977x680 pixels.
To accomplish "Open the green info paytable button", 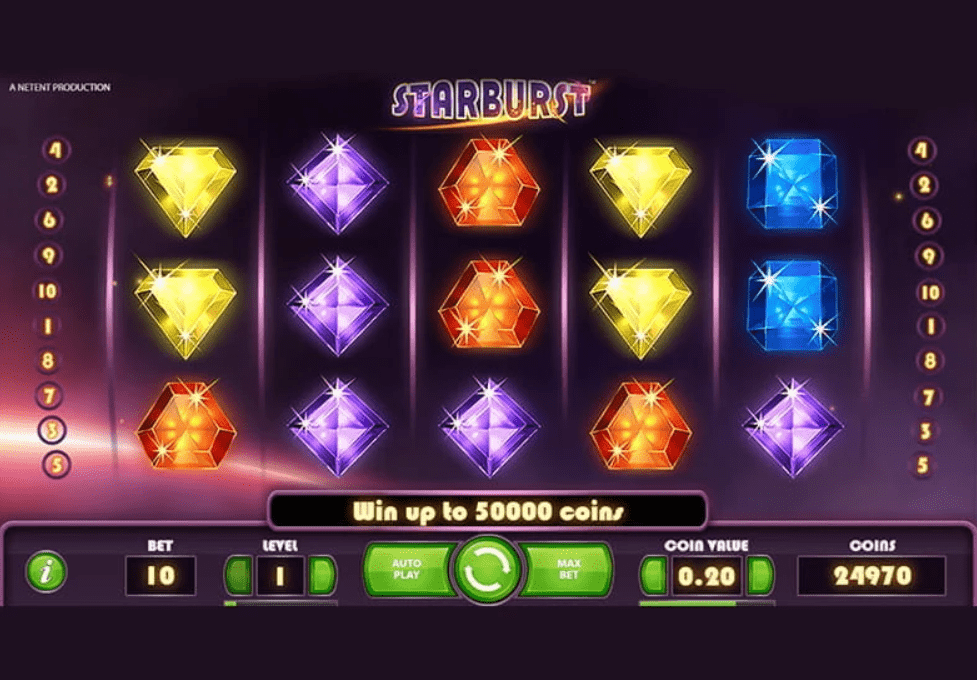I will (45, 571).
